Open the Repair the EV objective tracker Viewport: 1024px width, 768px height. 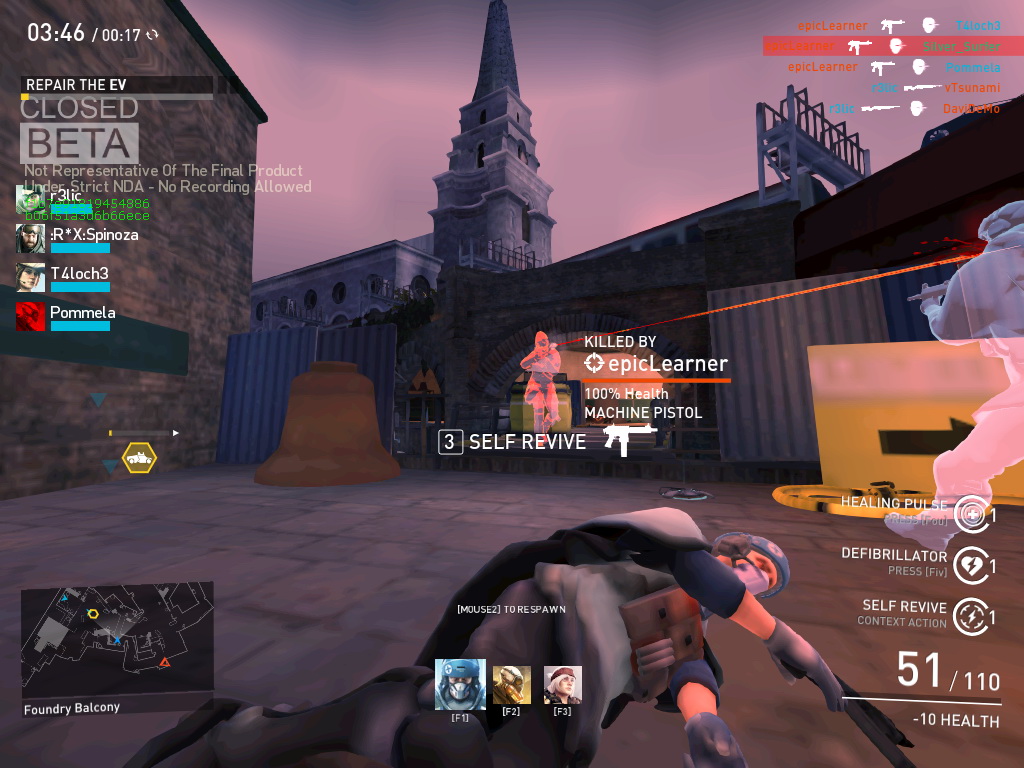[x=117, y=86]
